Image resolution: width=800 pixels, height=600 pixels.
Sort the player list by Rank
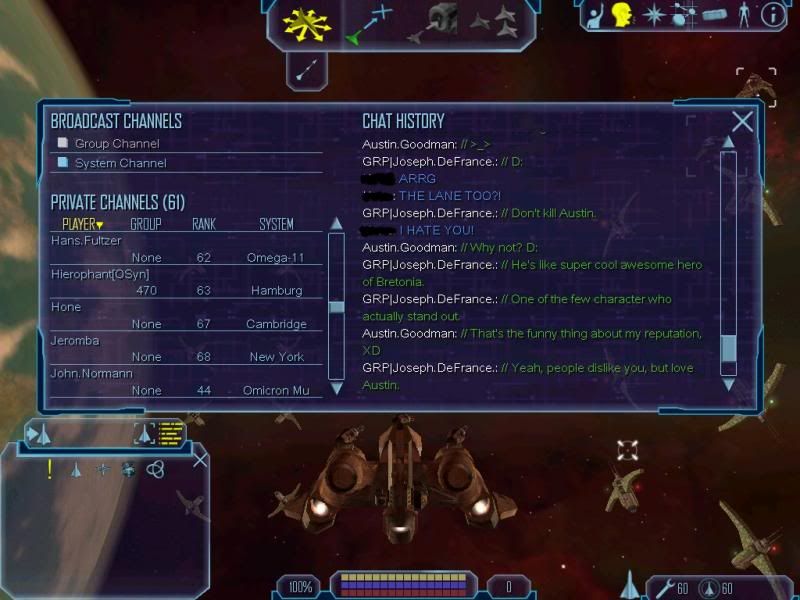(203, 224)
